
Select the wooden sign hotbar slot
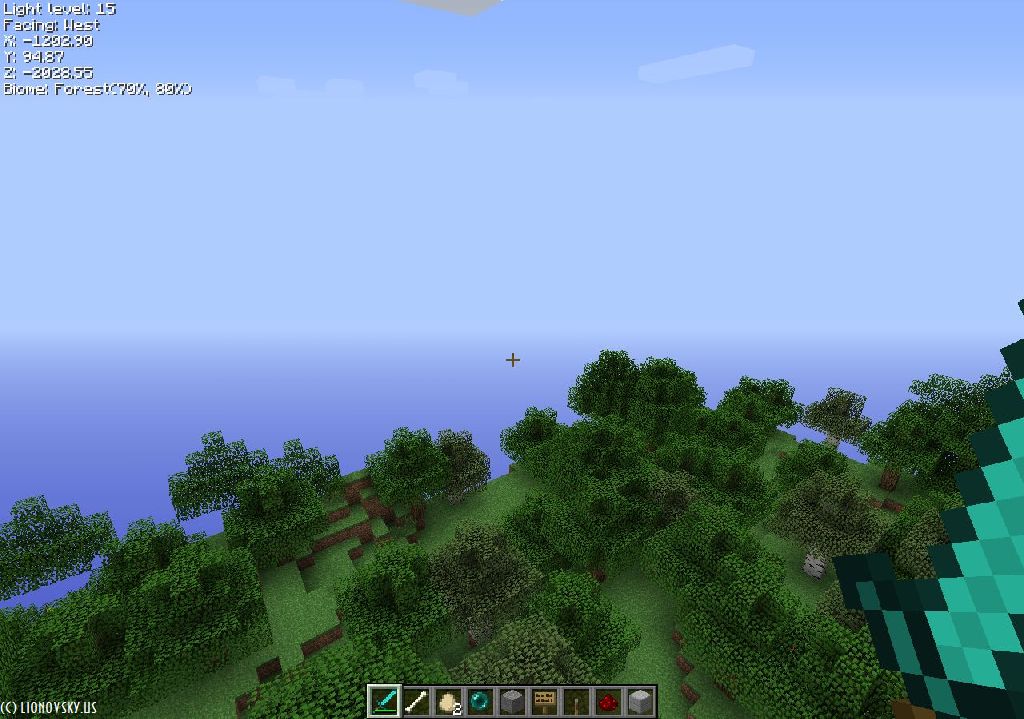click(x=544, y=701)
